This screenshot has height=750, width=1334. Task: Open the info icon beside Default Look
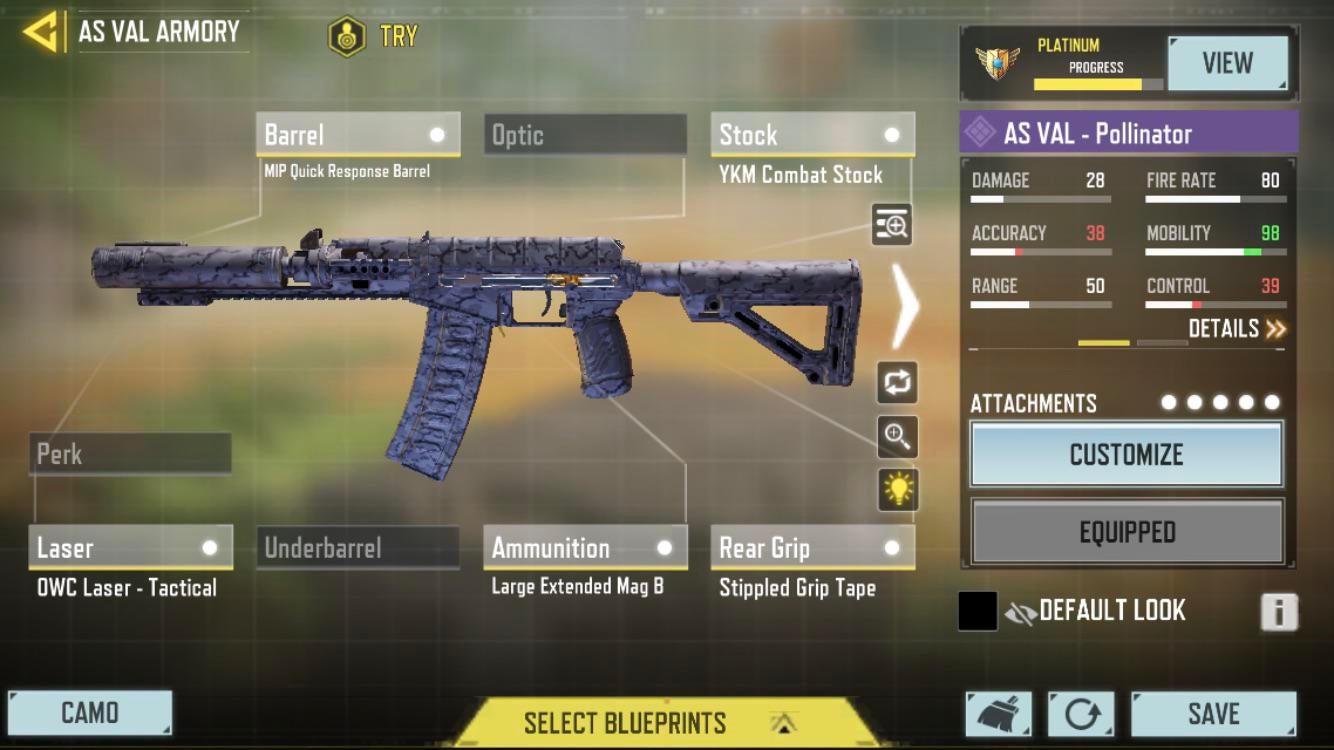[1279, 611]
